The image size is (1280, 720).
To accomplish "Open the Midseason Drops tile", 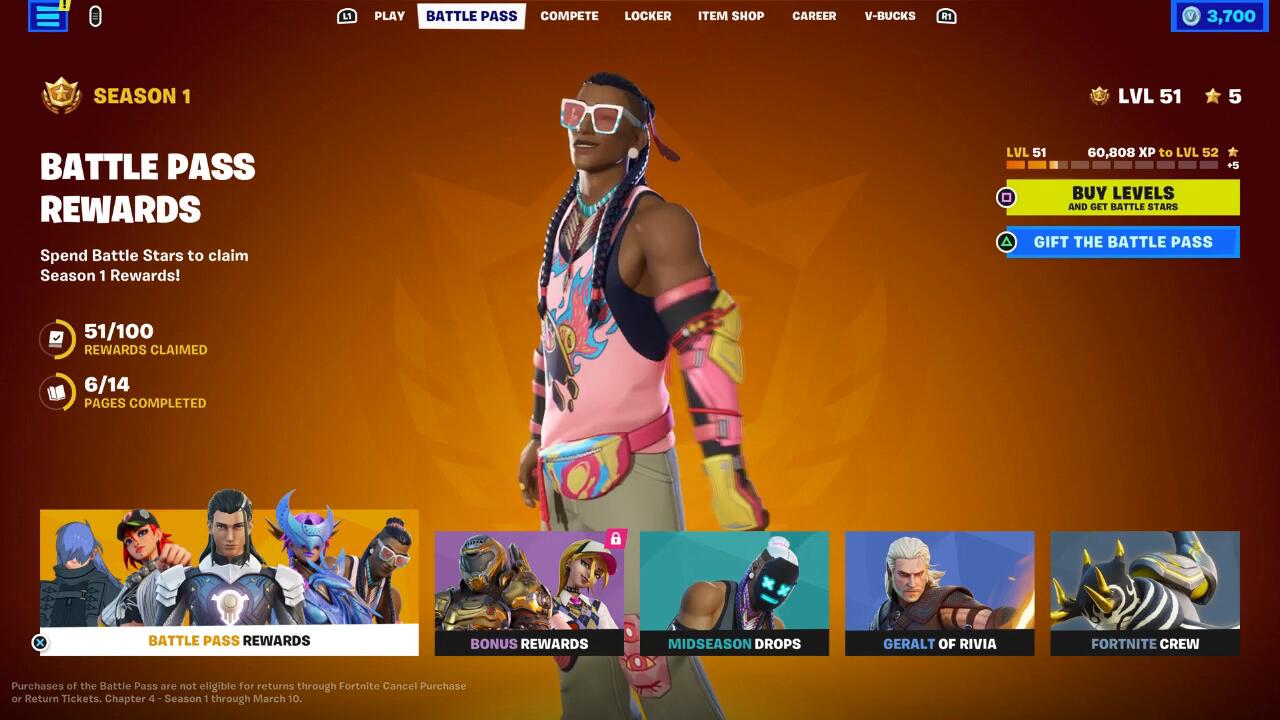I will (x=734, y=593).
